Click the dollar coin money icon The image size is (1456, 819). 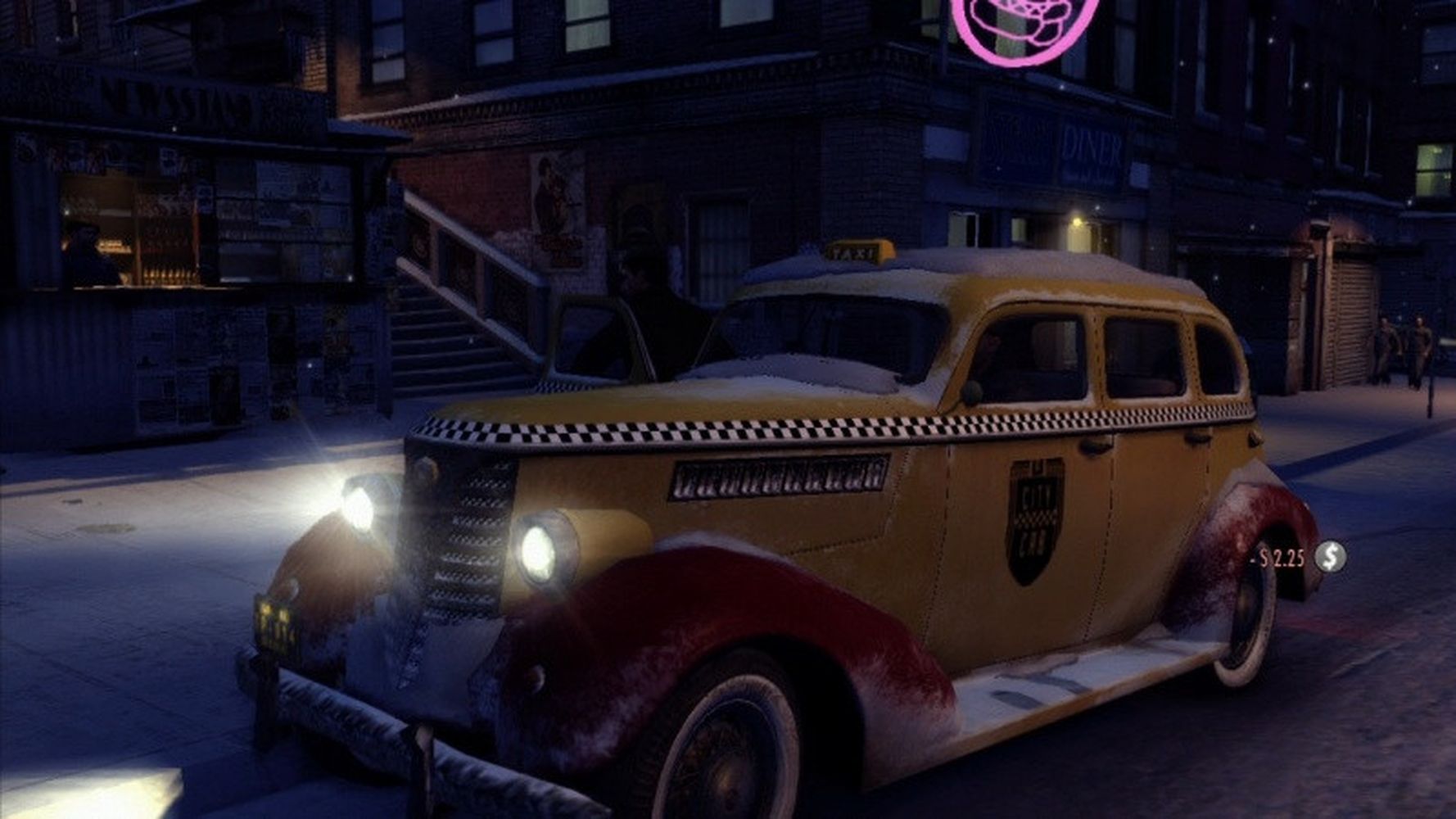point(1330,558)
